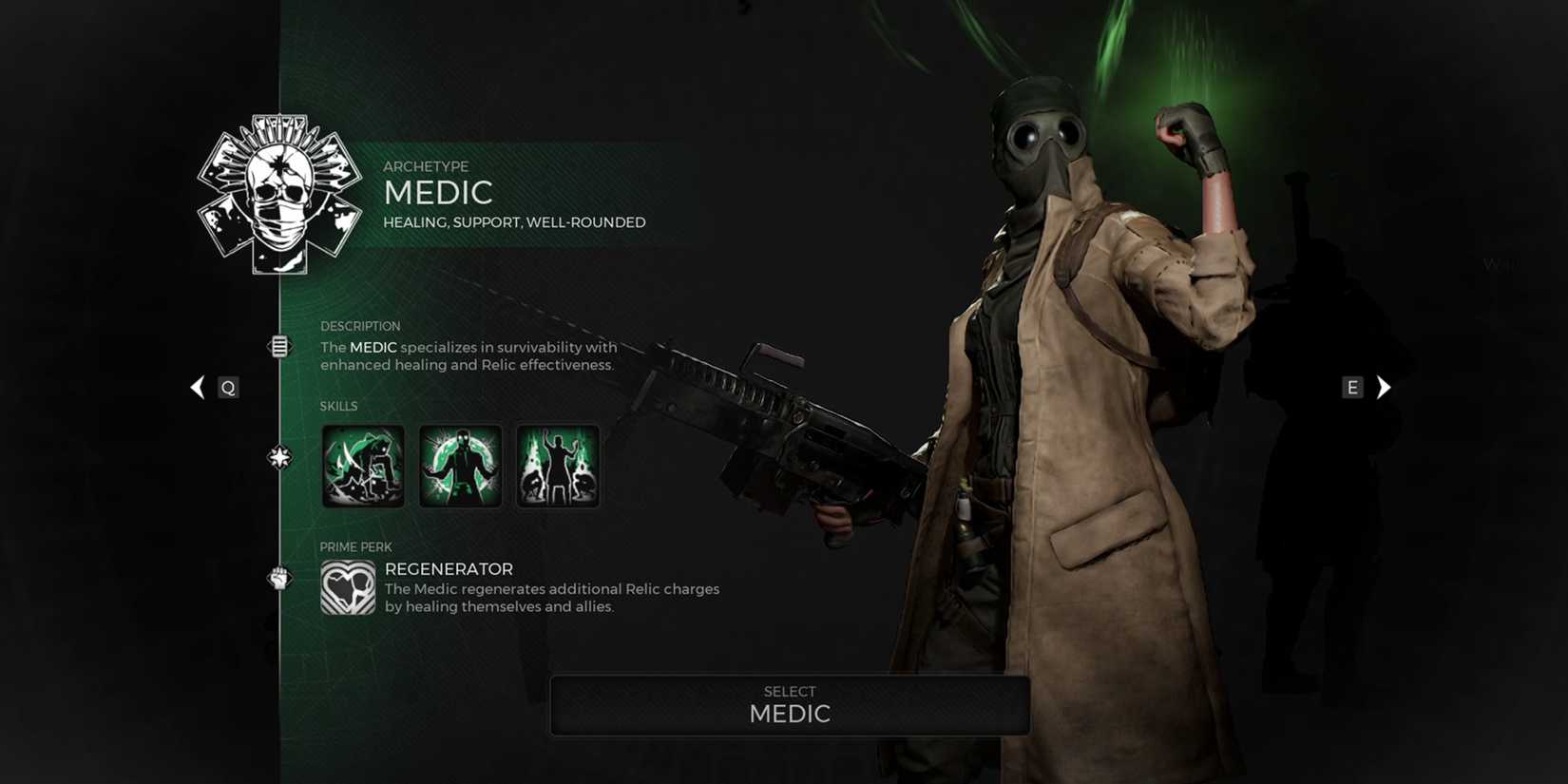Click the ARCHETYPE label above MEDIC
This screenshot has width=1568, height=784.
(426, 166)
